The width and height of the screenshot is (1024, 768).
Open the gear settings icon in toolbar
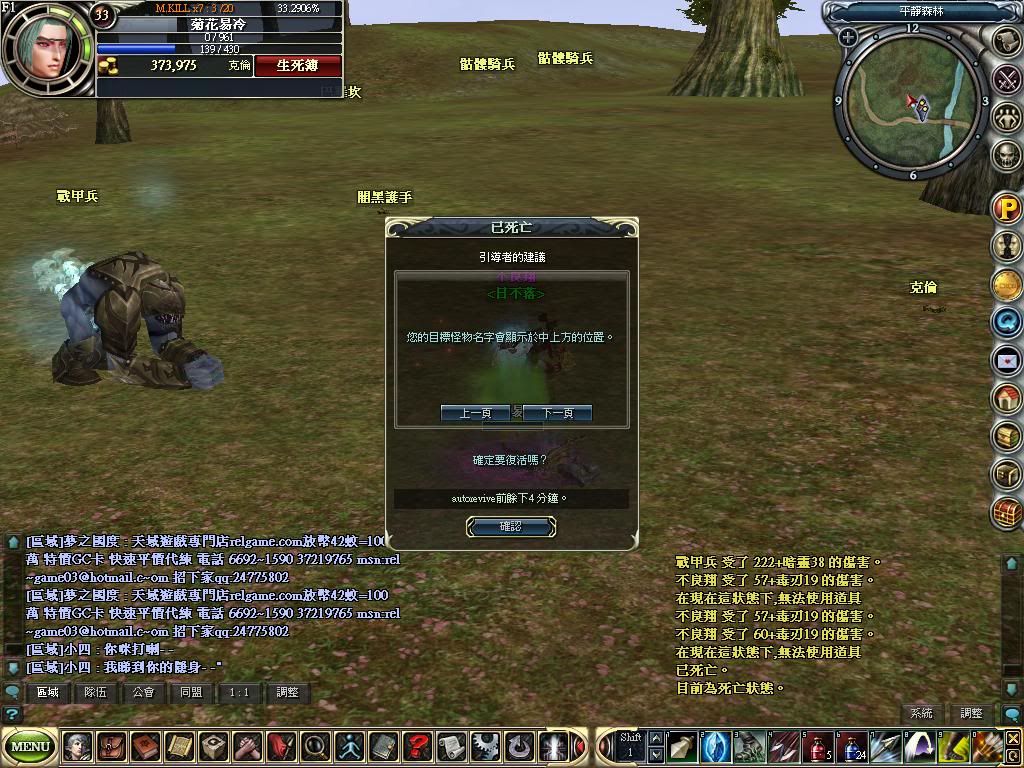tap(485, 746)
